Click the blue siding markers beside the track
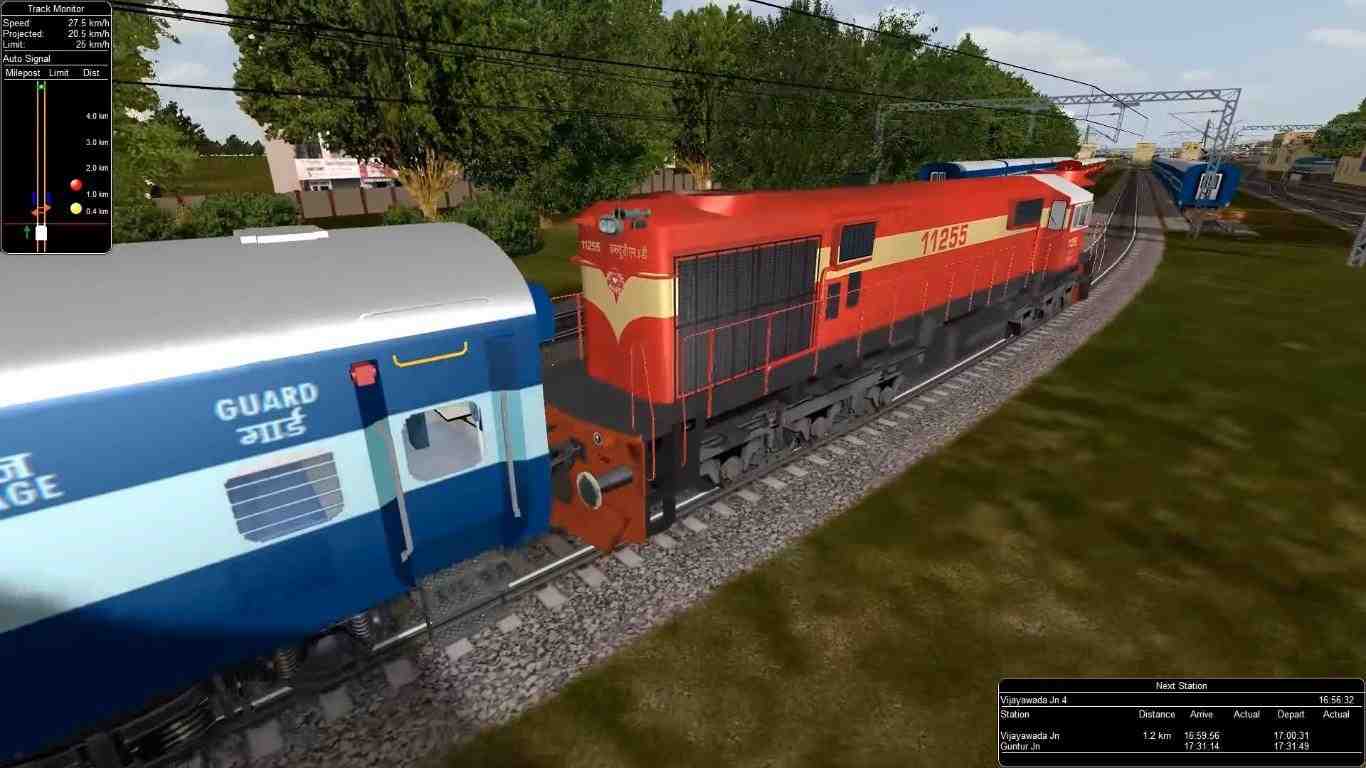This screenshot has height=768, width=1366. 34,196
